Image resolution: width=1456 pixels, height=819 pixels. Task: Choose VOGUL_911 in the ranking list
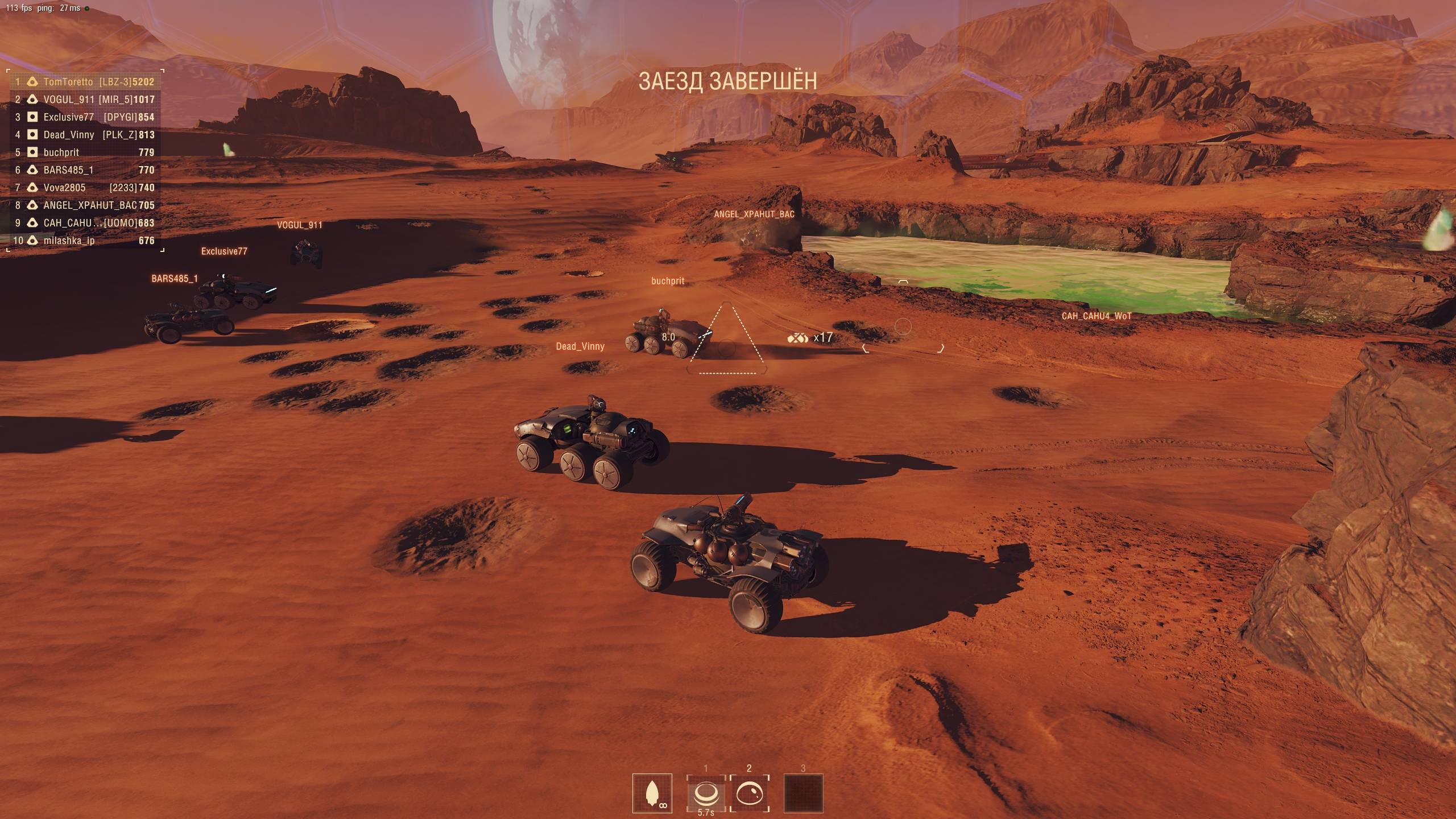[85, 100]
